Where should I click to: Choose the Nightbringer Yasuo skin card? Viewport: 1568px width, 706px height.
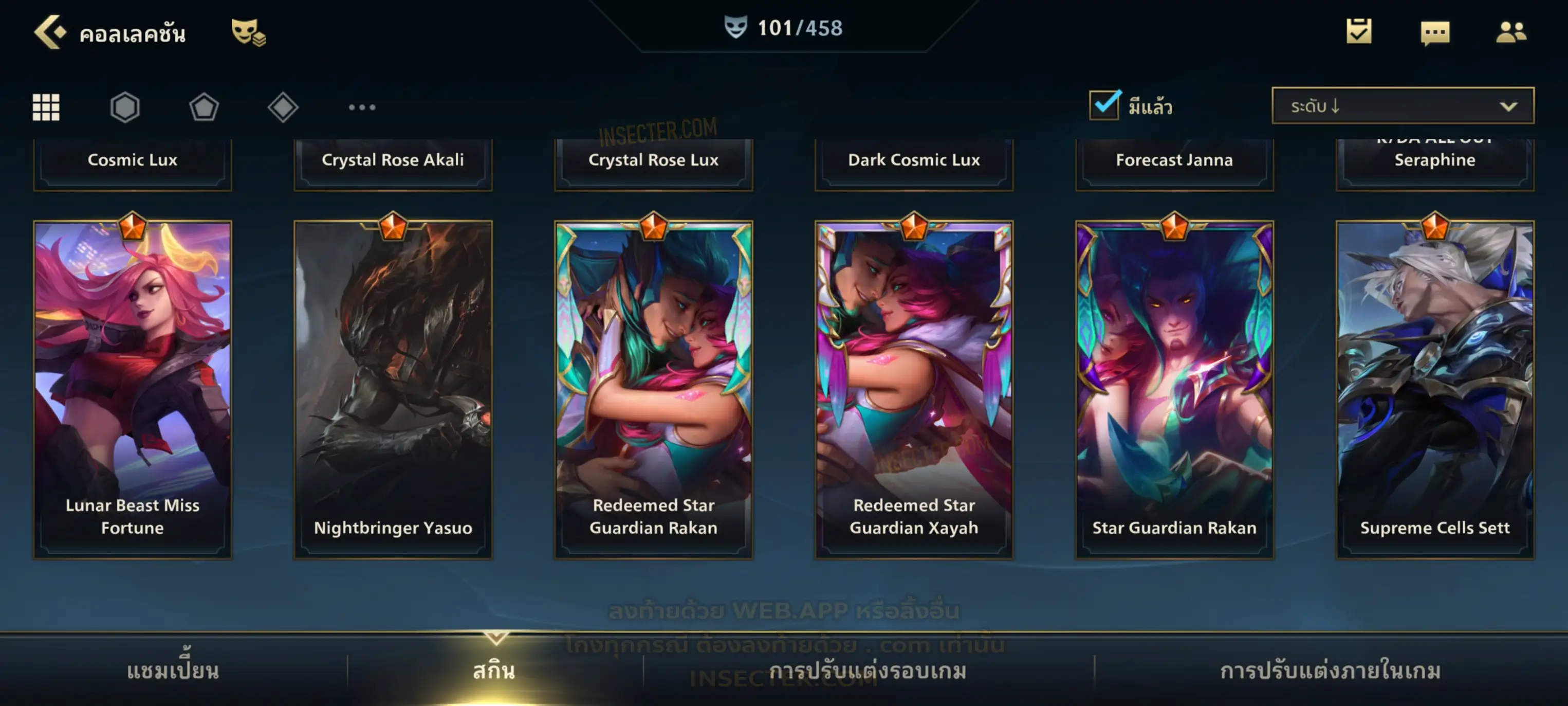point(393,390)
